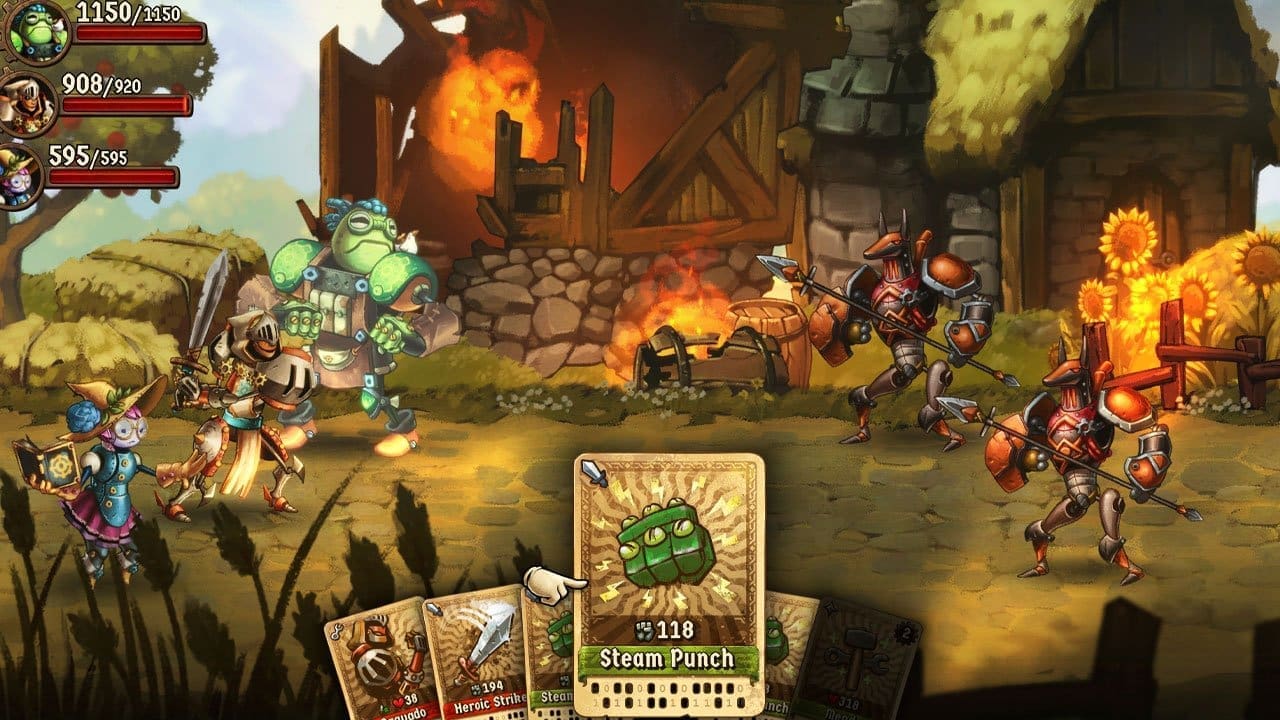Click the heart icon beside 318 on the repair card

point(832,699)
